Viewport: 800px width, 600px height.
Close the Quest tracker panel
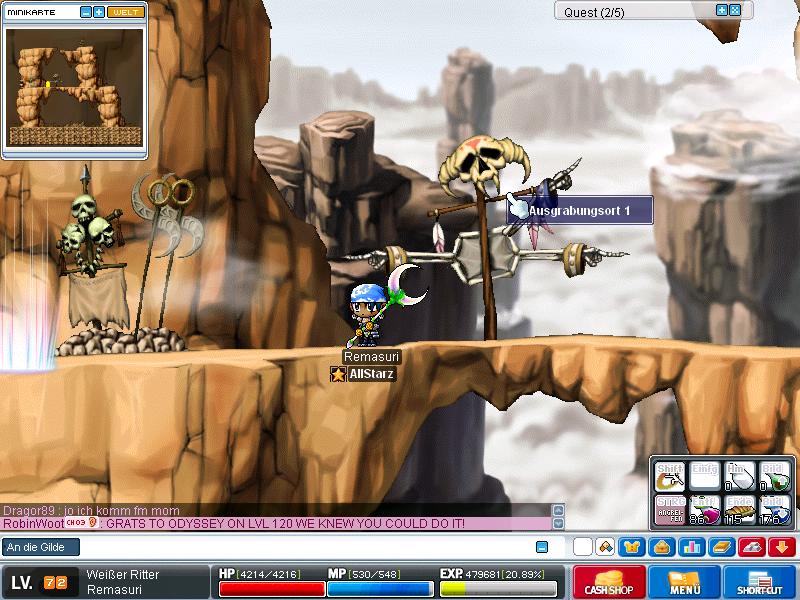pyautogui.click(x=735, y=10)
